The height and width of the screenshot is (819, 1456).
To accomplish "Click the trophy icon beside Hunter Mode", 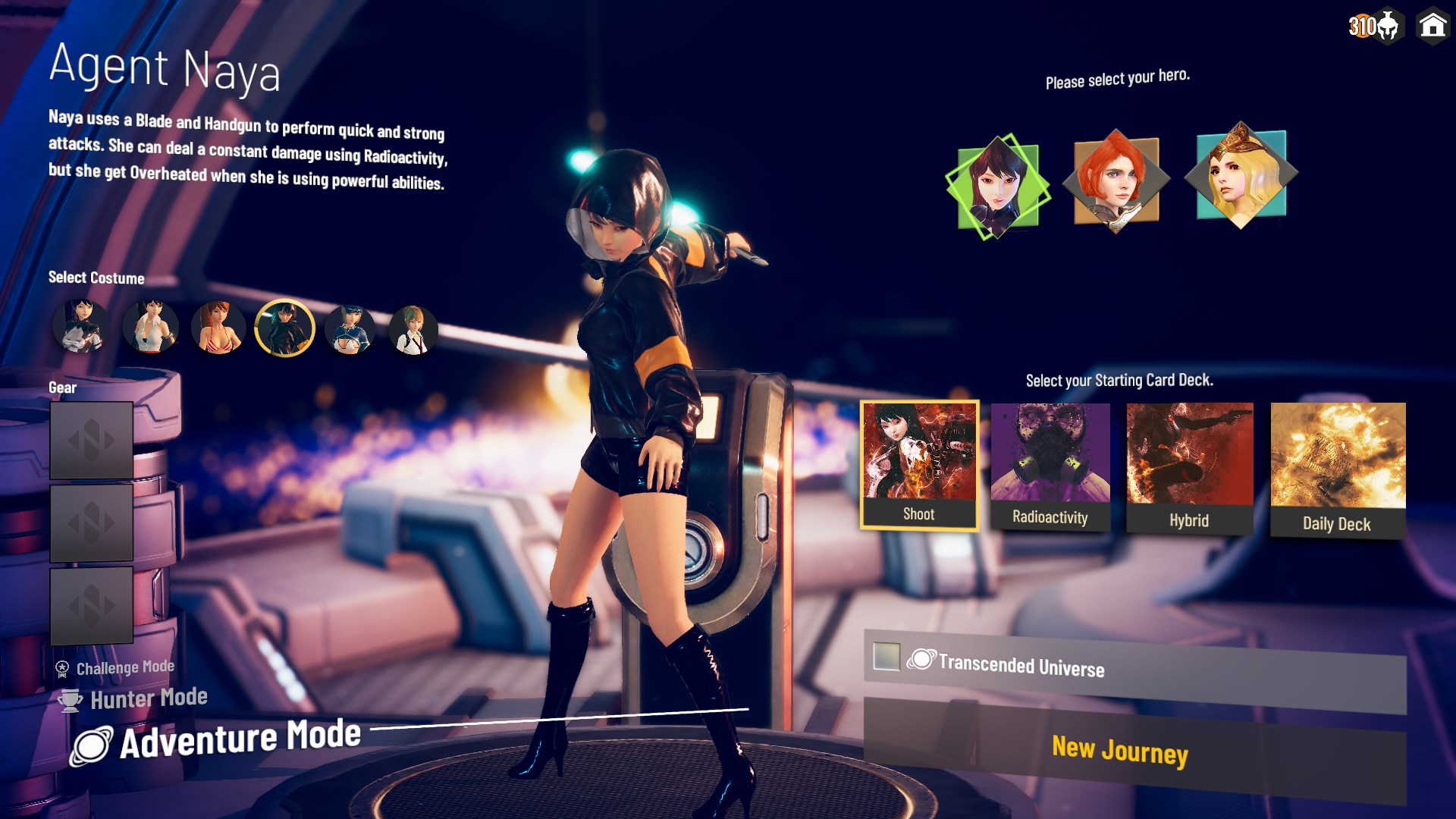I will [70, 699].
